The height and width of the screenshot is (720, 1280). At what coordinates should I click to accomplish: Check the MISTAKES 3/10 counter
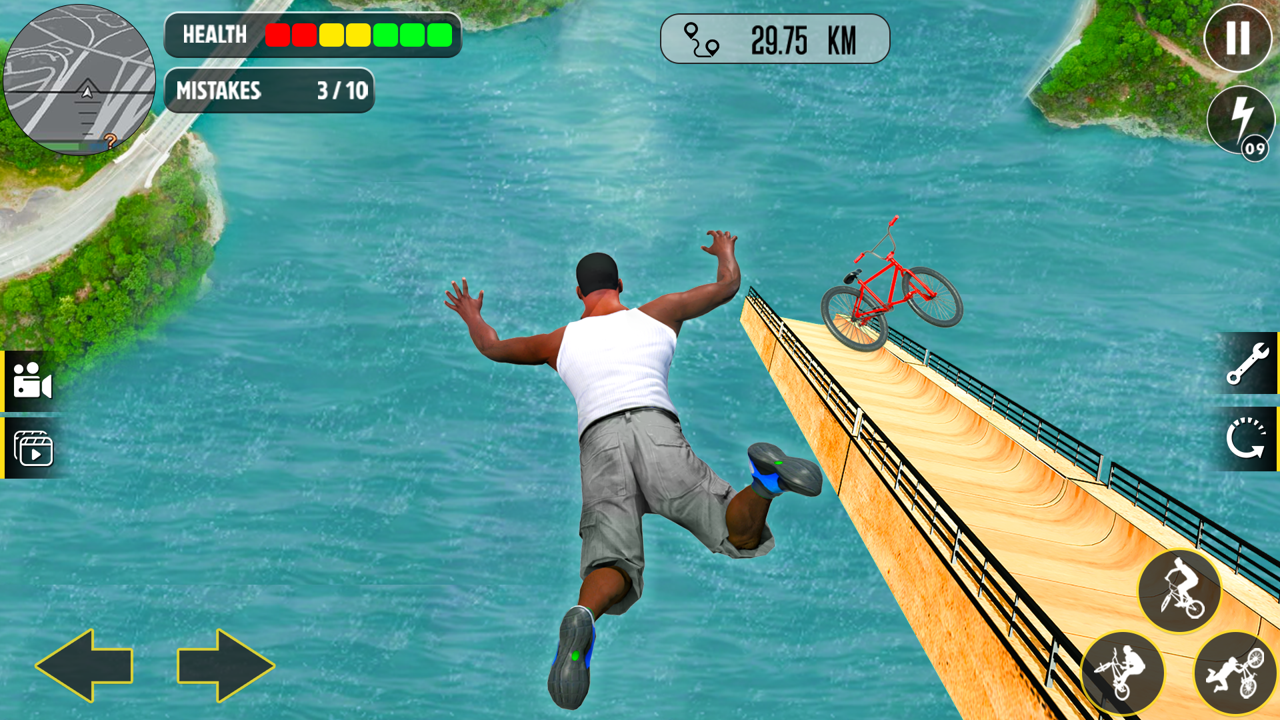tap(270, 92)
